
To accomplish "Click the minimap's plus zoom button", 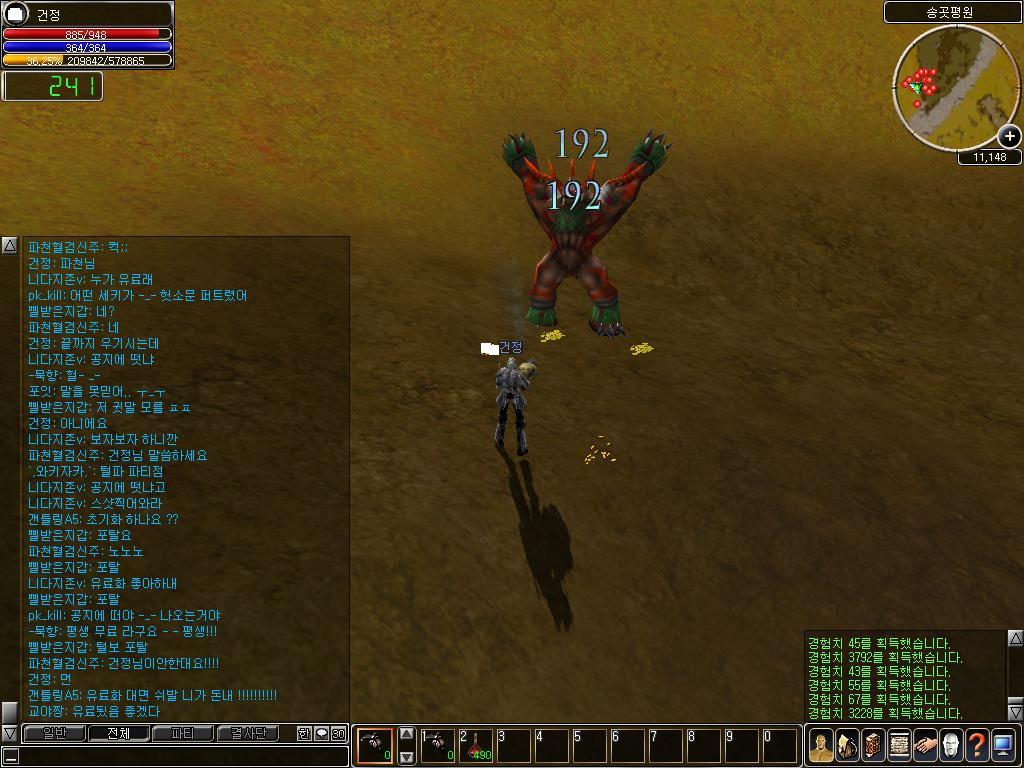I will tap(1009, 136).
